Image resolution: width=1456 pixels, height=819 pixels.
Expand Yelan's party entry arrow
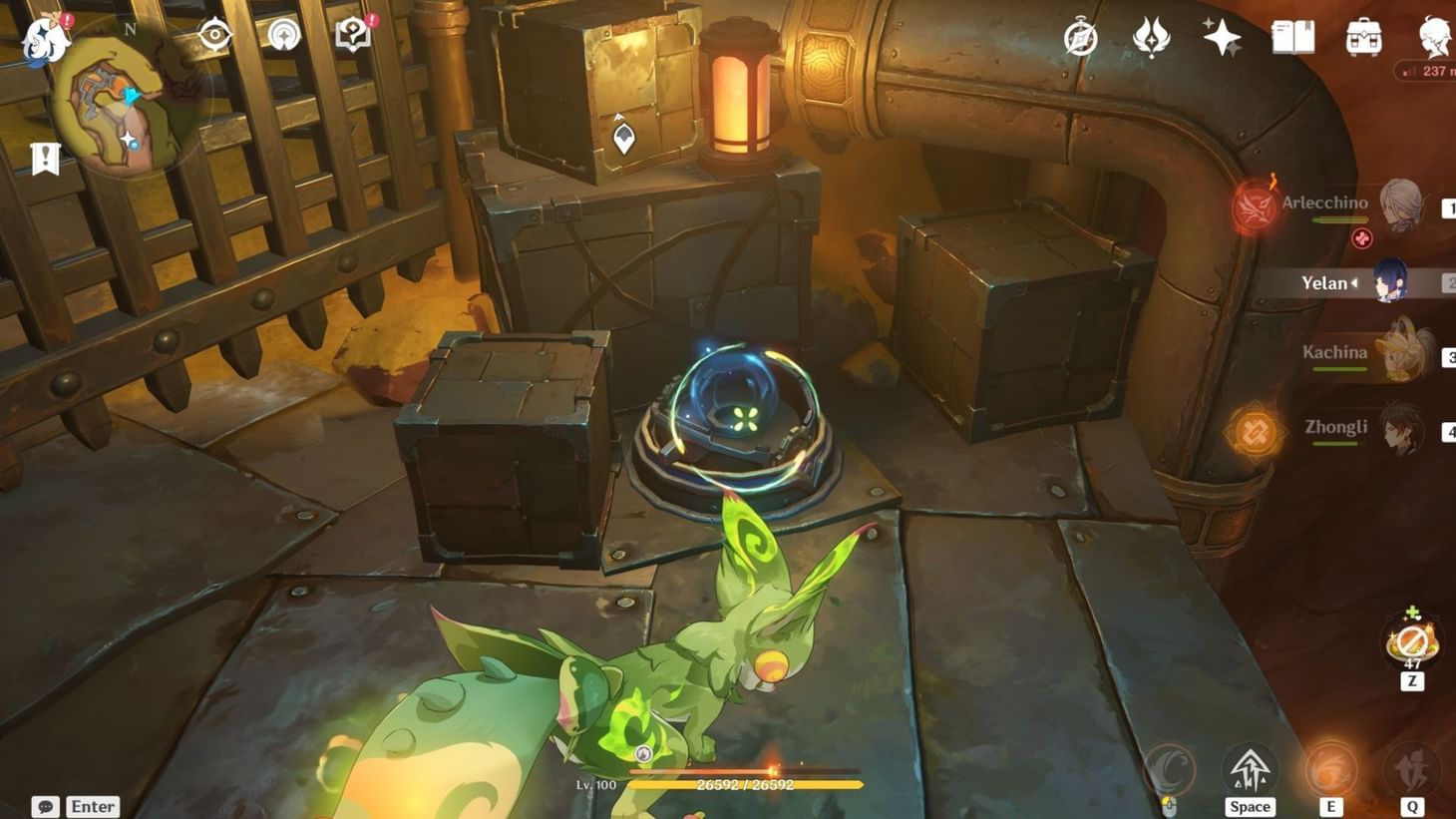click(1356, 283)
